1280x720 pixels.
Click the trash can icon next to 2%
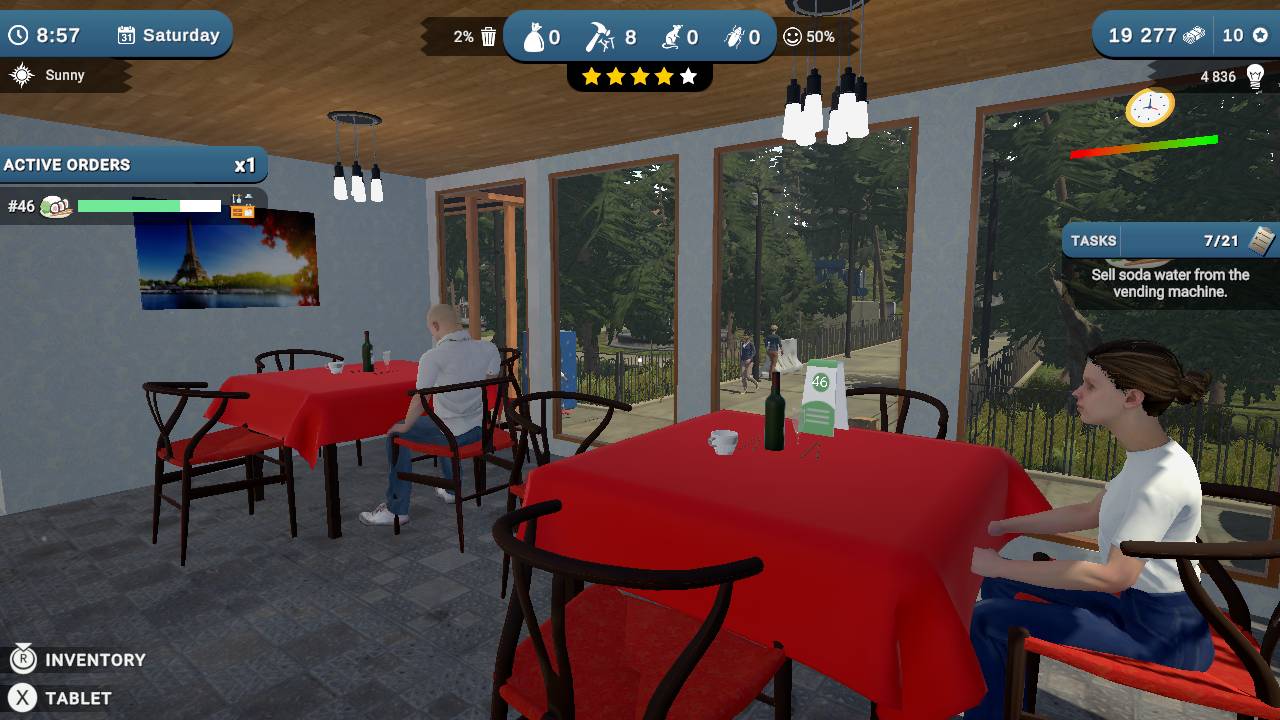click(x=488, y=36)
